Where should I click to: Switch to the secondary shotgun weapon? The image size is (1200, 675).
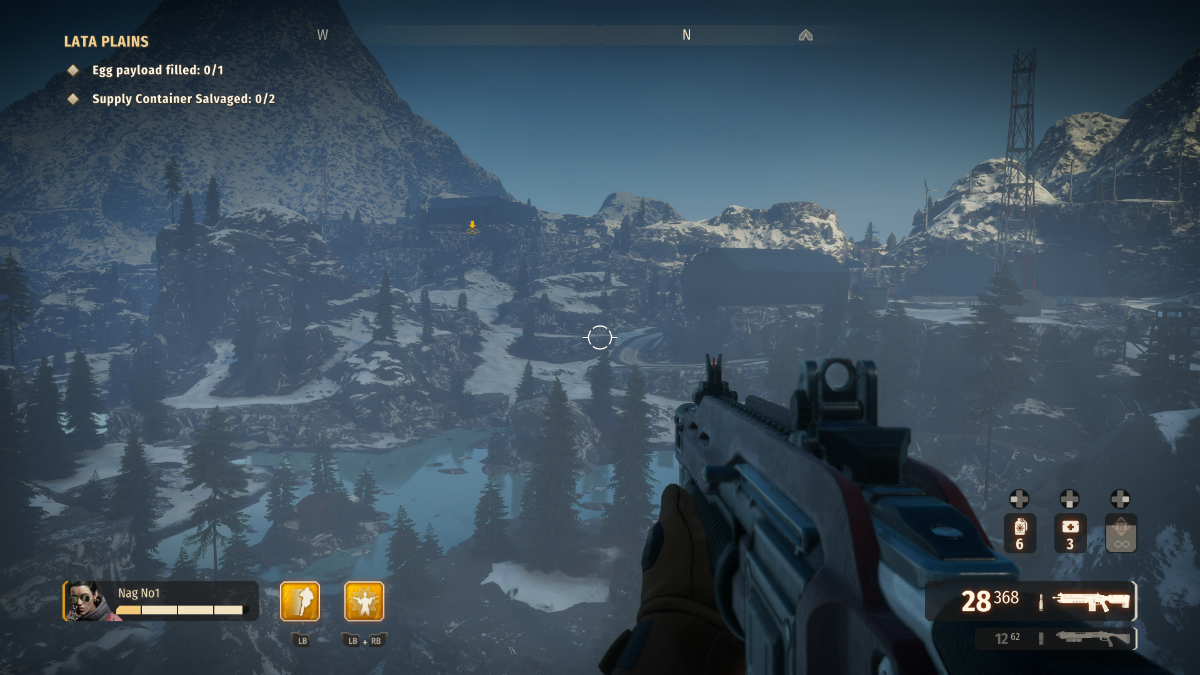1090,638
